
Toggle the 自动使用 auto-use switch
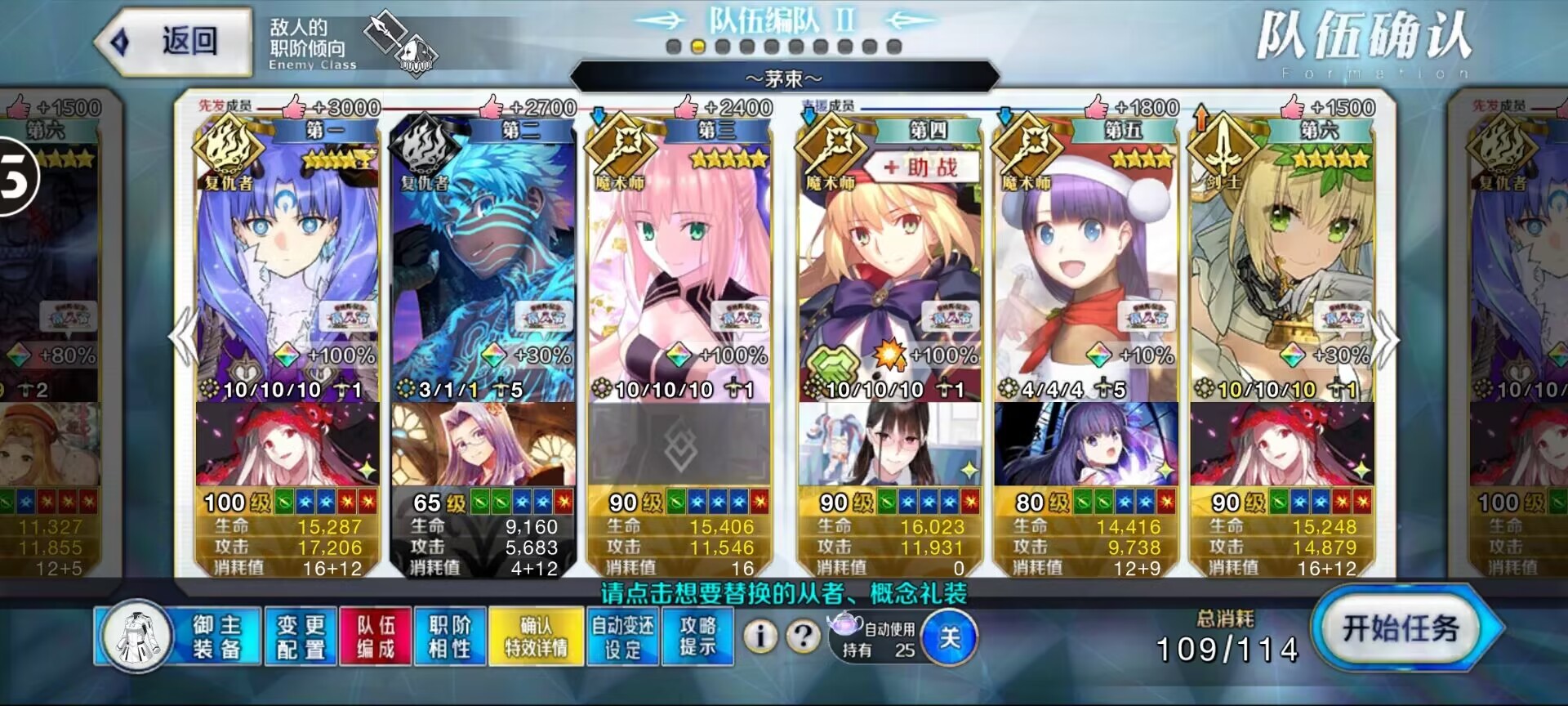point(949,637)
